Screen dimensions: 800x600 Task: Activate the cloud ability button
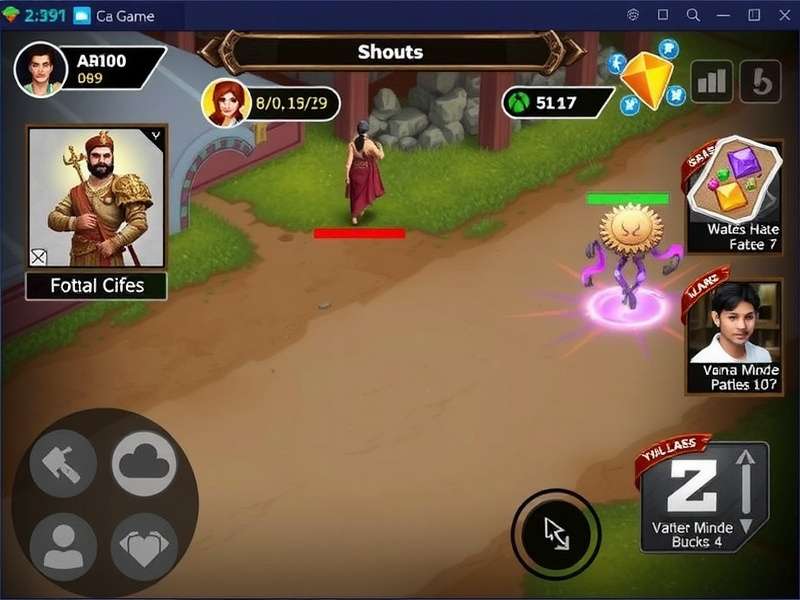(x=144, y=463)
